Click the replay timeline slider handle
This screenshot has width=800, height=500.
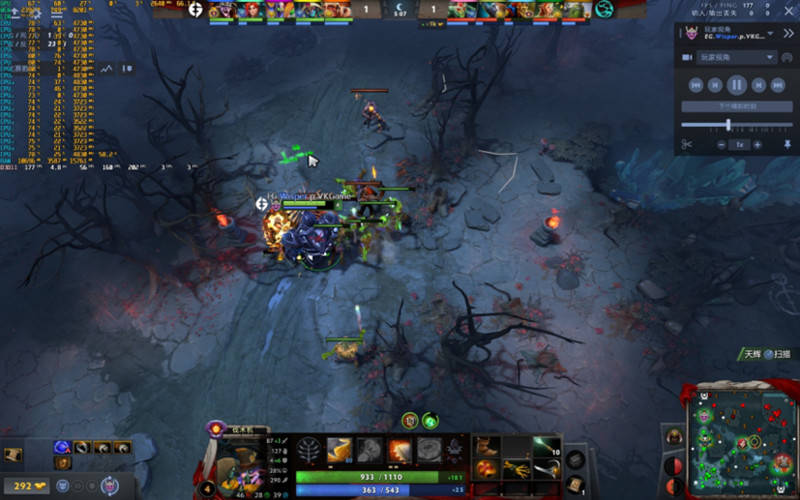(728, 125)
